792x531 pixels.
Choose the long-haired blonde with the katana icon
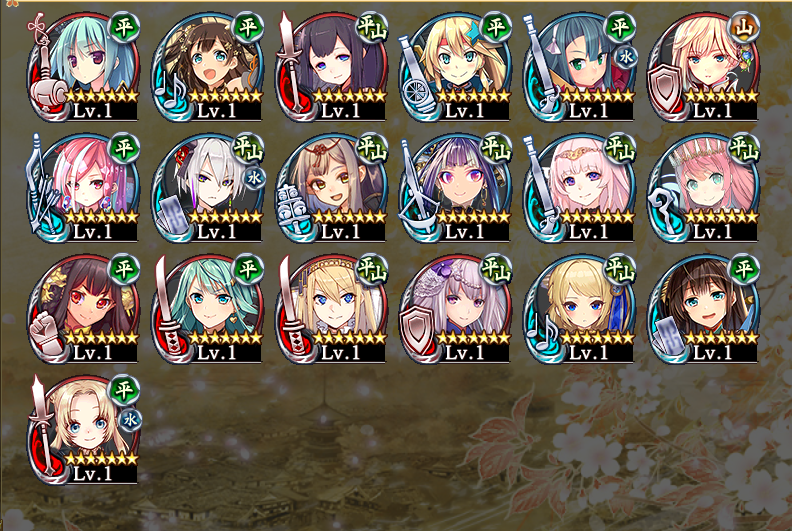[x=335, y=308]
